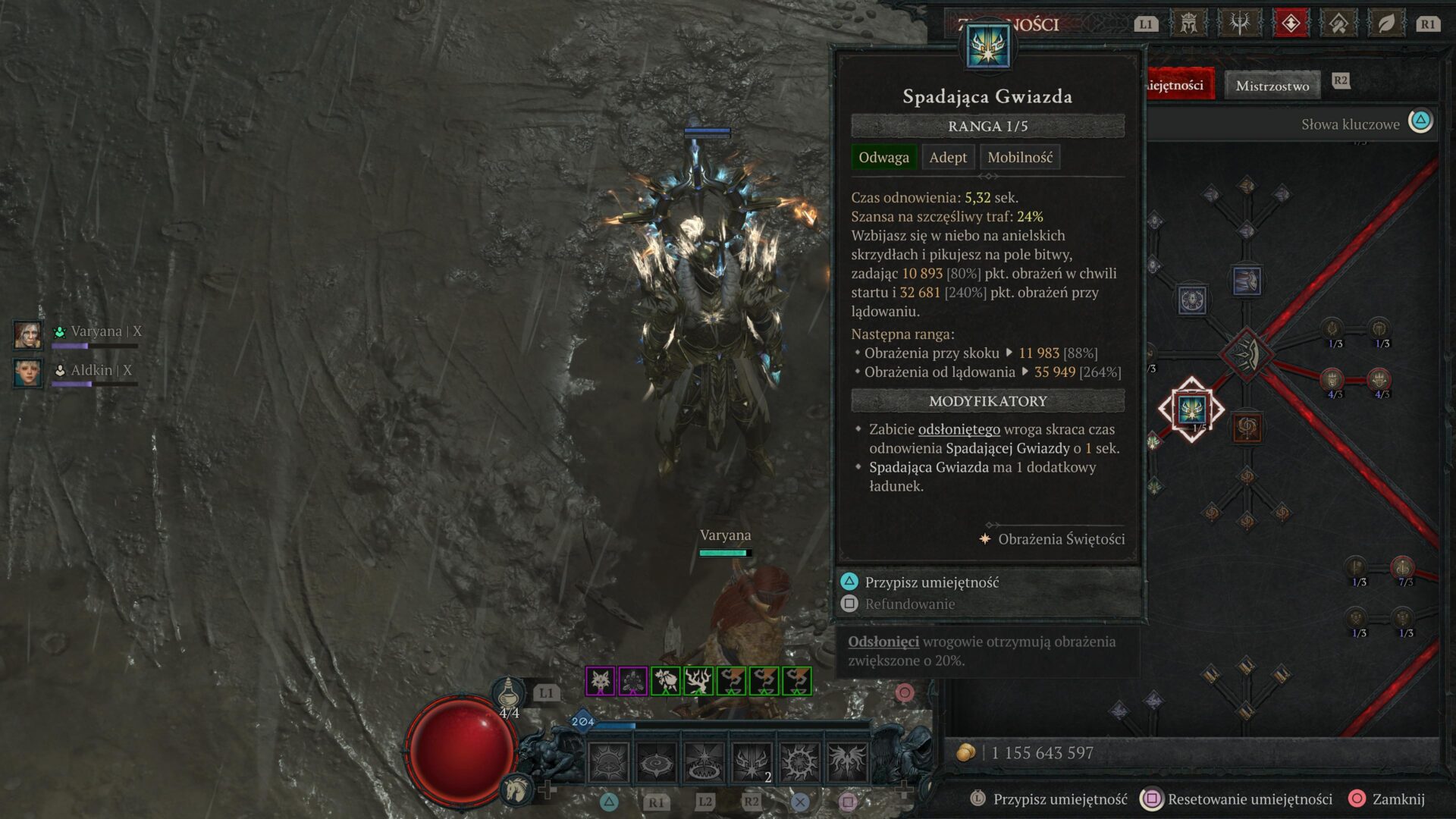
Task: Open the dragon diamond icon tab
Action: pyautogui.click(x=1338, y=24)
